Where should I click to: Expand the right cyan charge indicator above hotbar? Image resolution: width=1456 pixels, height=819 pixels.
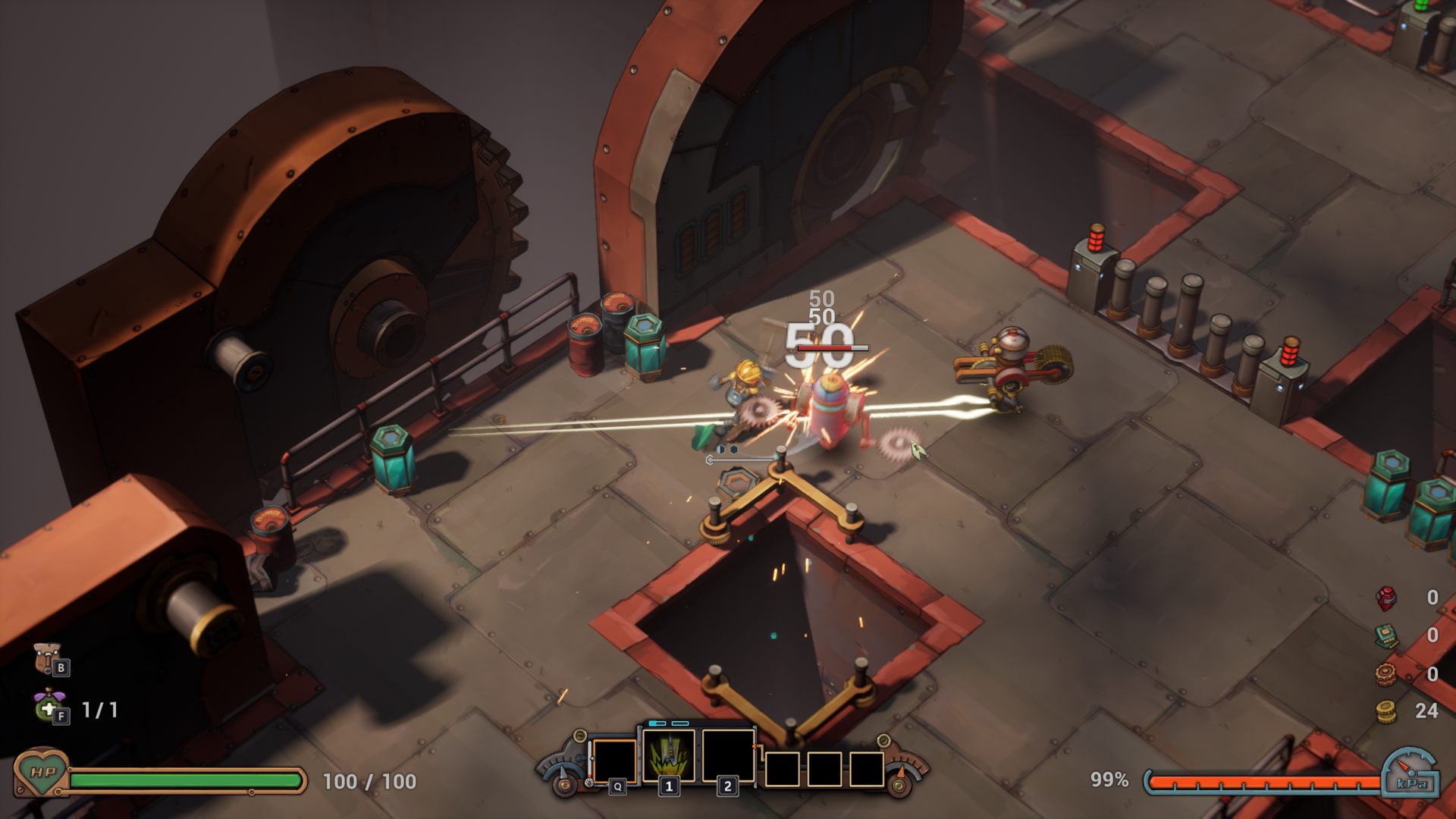point(679,723)
